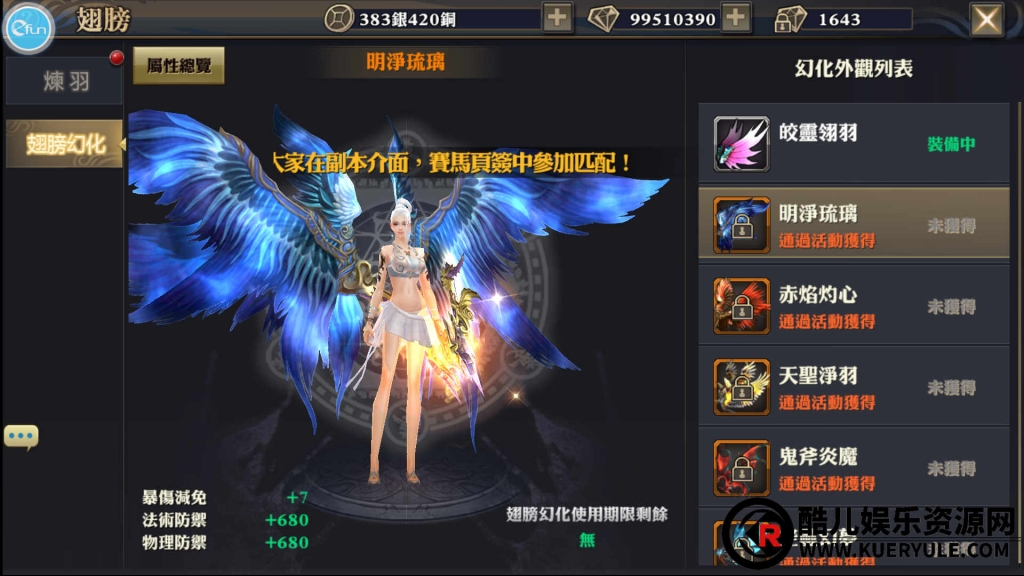Switch to the 煉羽 tab
The width and height of the screenshot is (1024, 576).
pos(65,82)
